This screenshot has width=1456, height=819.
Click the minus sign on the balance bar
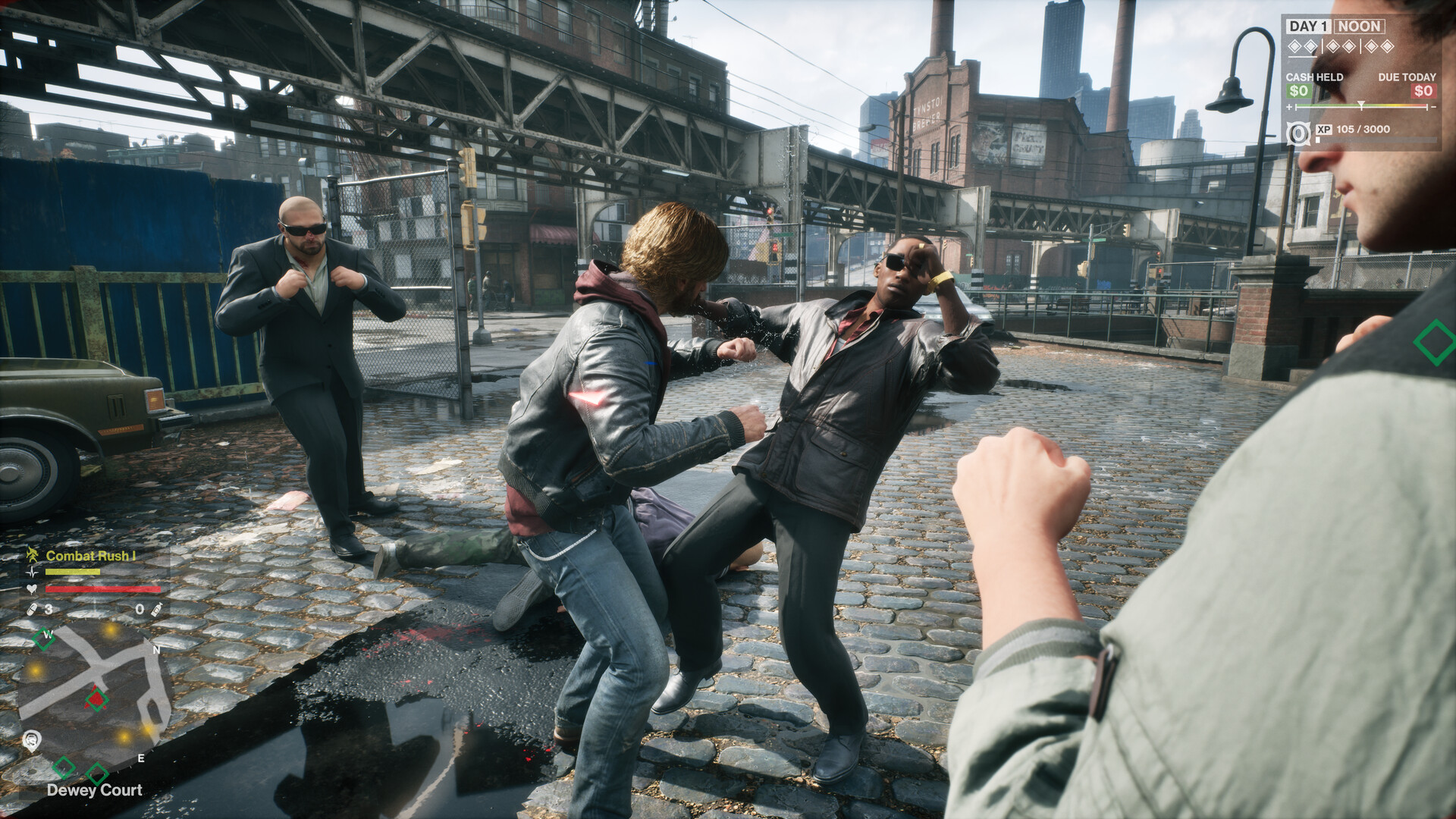(x=1433, y=107)
